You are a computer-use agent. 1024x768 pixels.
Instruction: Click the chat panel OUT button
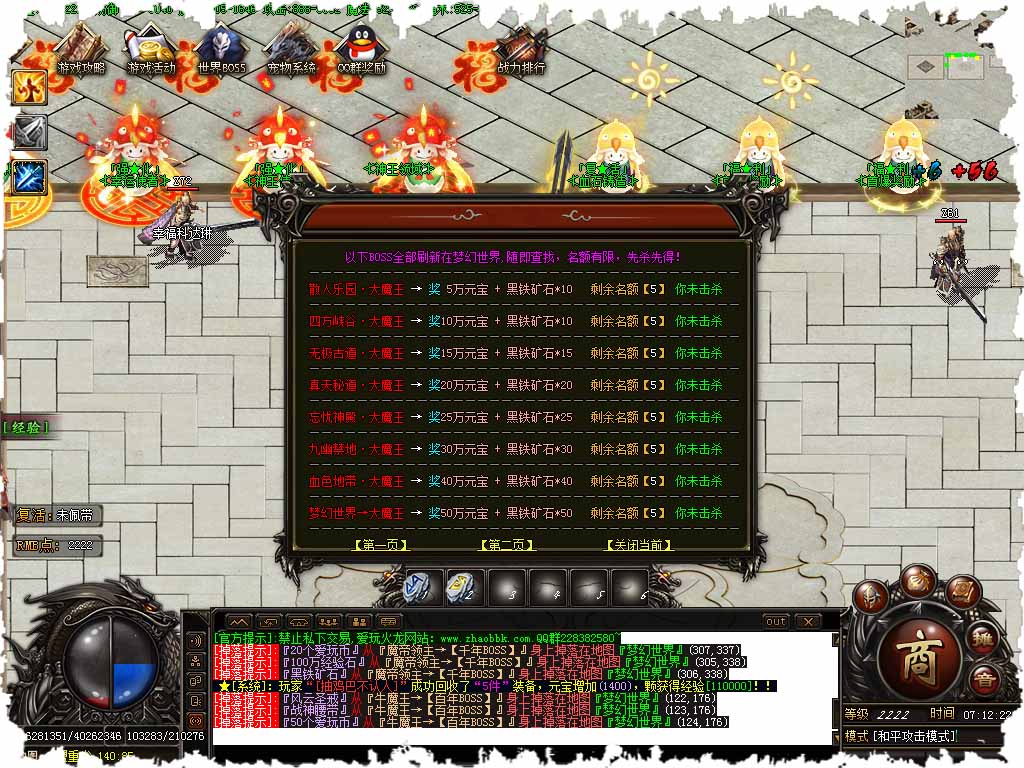(776, 622)
